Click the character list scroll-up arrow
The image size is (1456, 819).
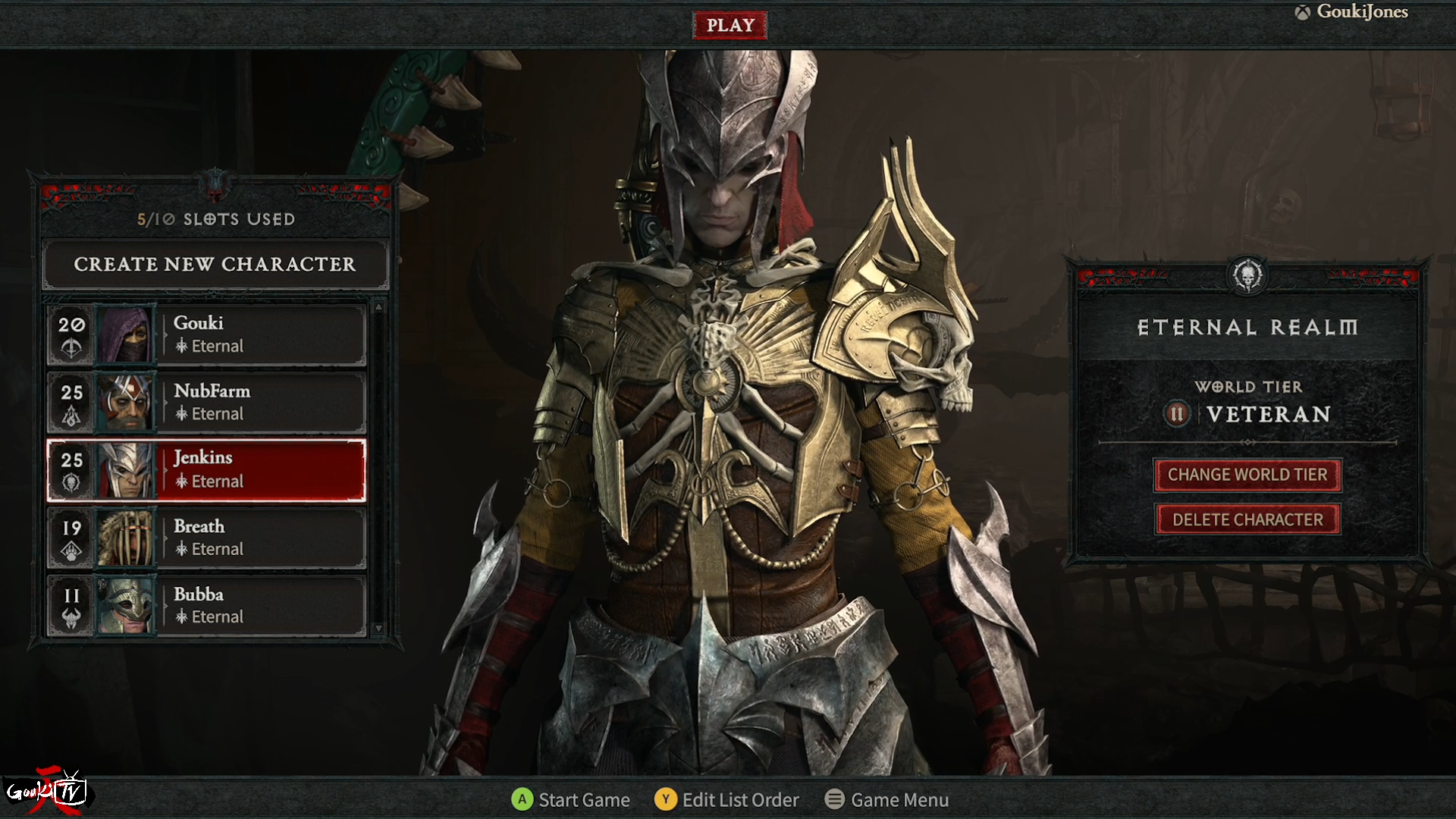tap(379, 306)
